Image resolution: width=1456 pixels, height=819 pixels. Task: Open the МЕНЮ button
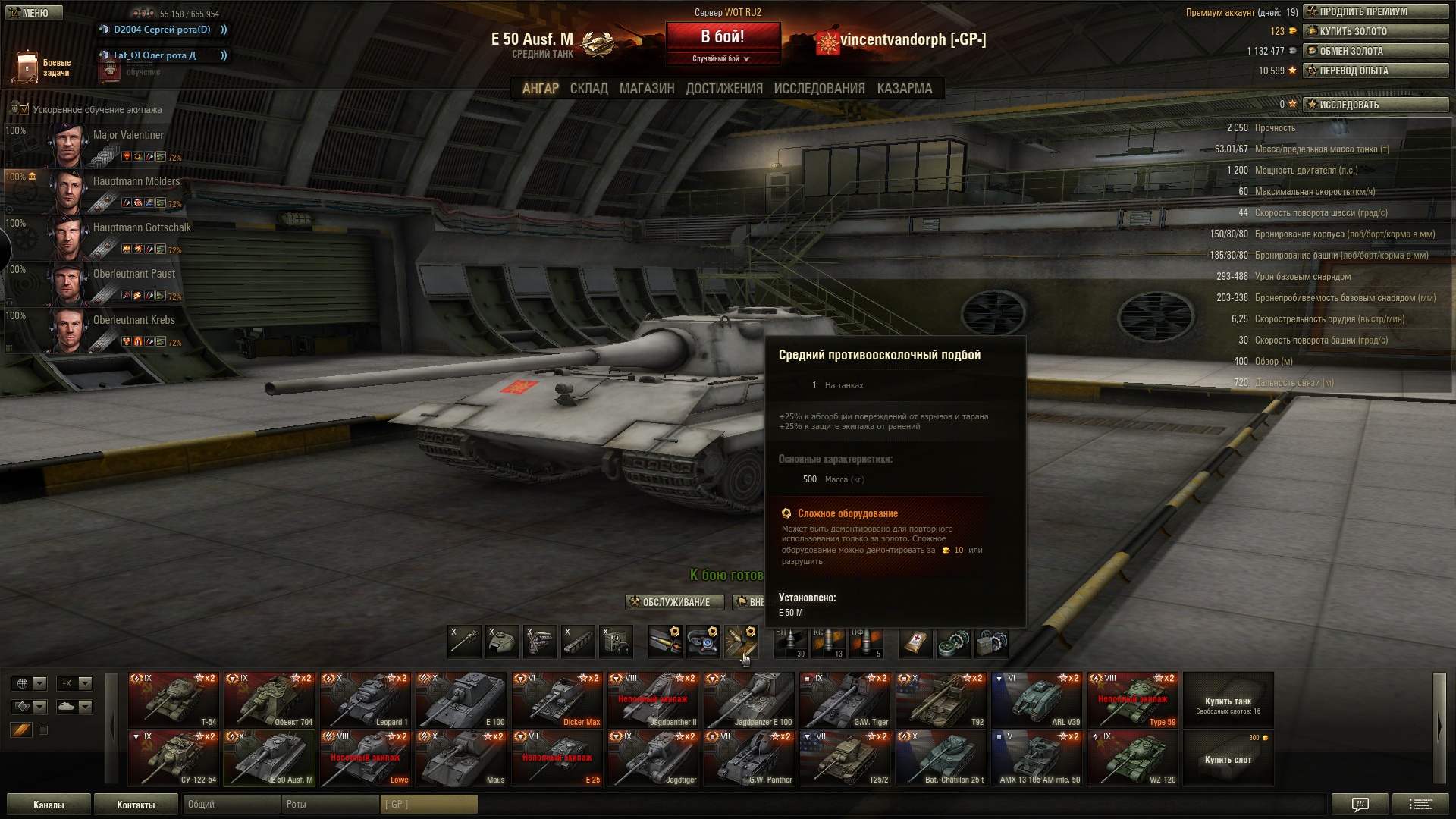pos(33,13)
